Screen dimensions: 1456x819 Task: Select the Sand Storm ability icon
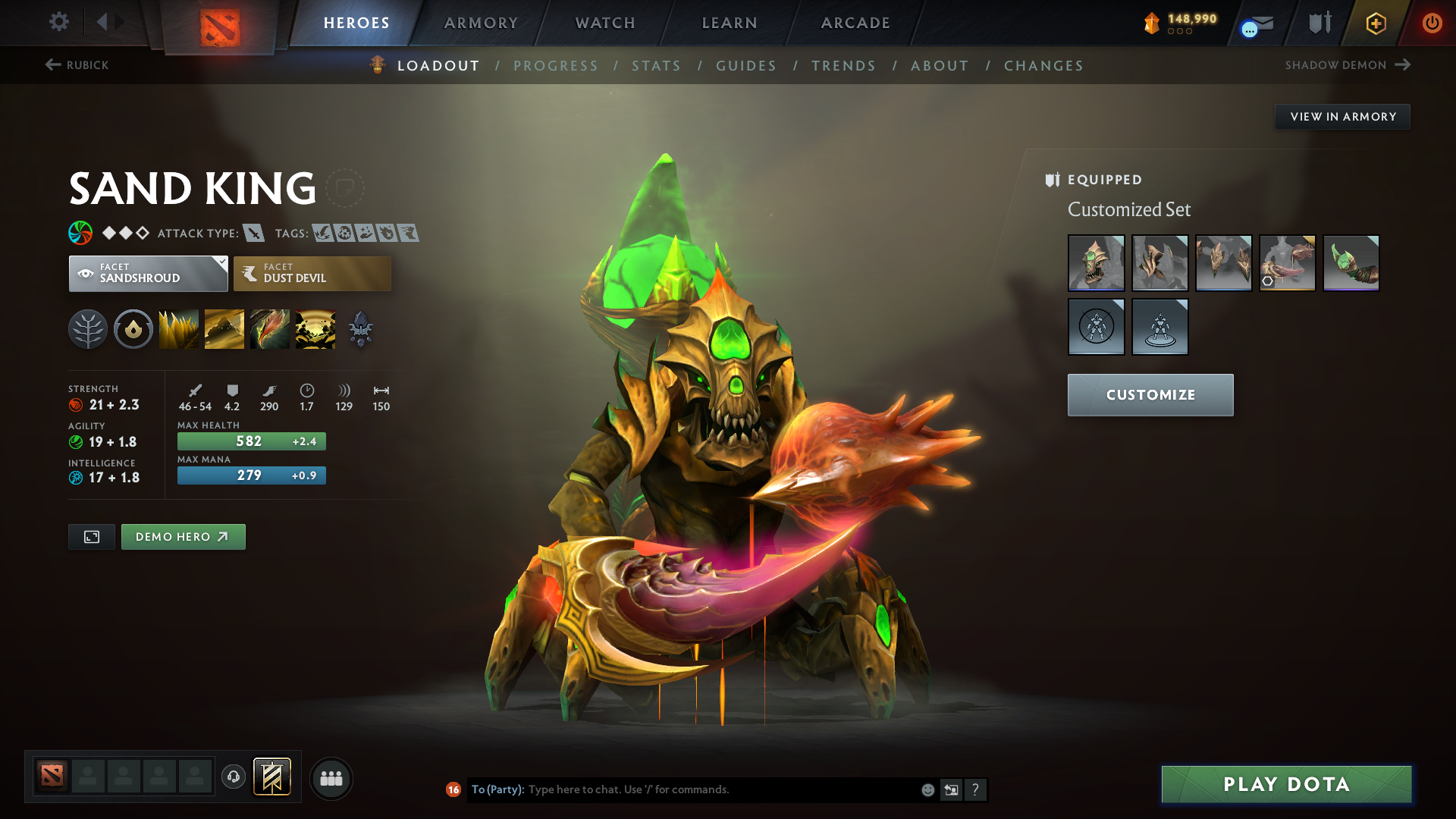pyautogui.click(x=224, y=328)
